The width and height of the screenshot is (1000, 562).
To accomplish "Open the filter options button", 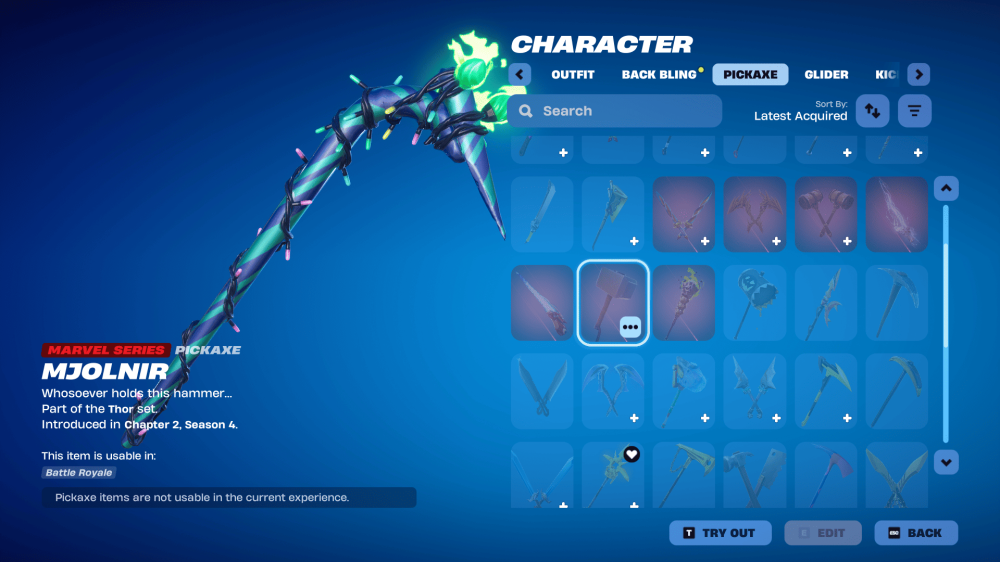I will [914, 111].
